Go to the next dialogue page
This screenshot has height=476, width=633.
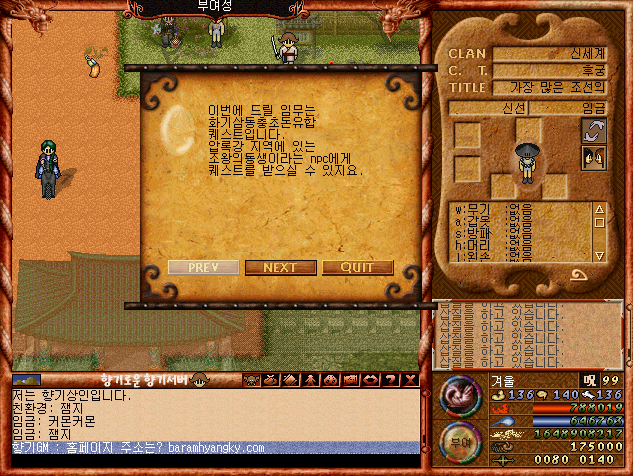click(279, 268)
